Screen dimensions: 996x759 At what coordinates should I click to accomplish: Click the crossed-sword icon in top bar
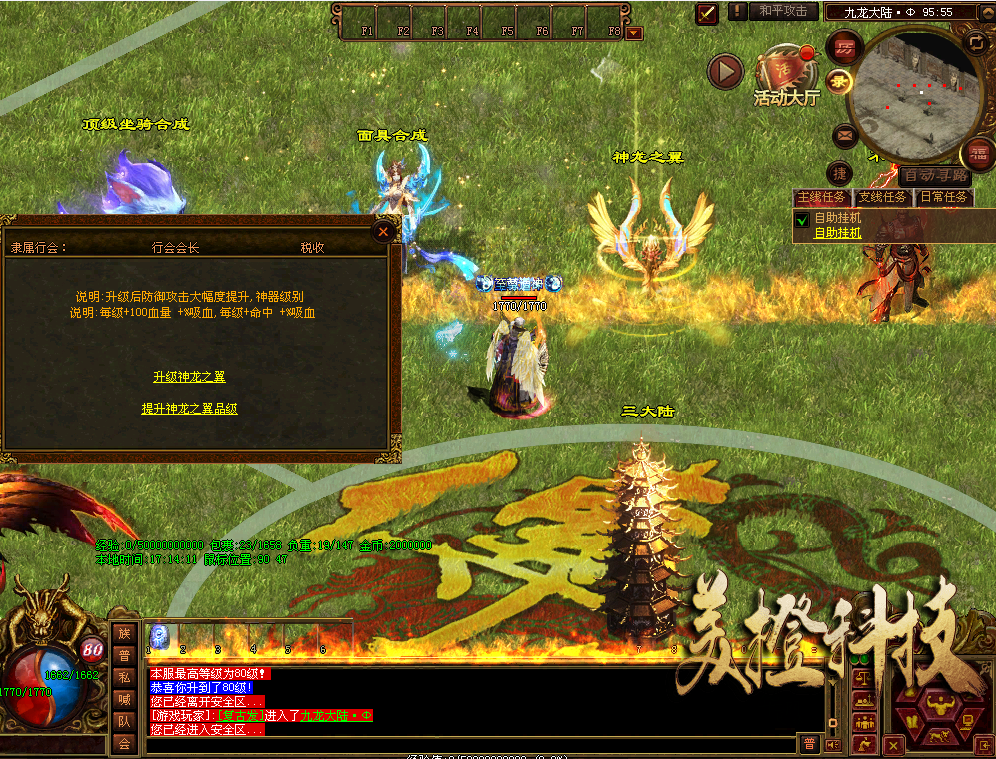[708, 13]
